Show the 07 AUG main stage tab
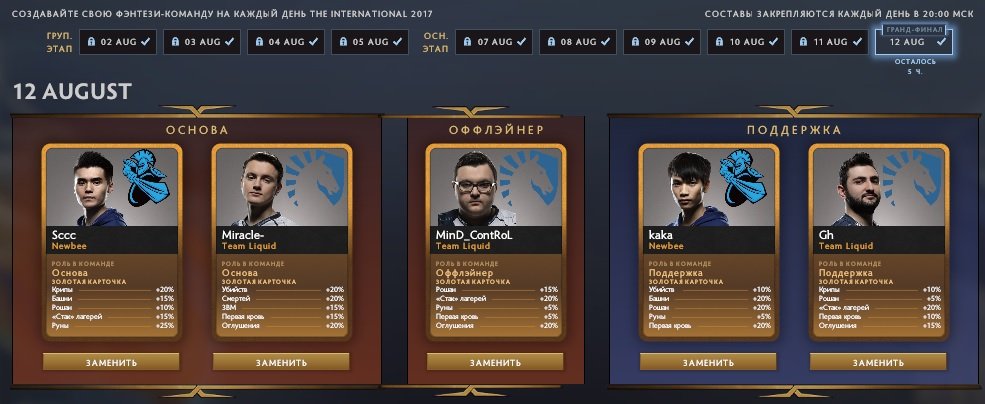Screen dimensions: 985x404 (494, 42)
